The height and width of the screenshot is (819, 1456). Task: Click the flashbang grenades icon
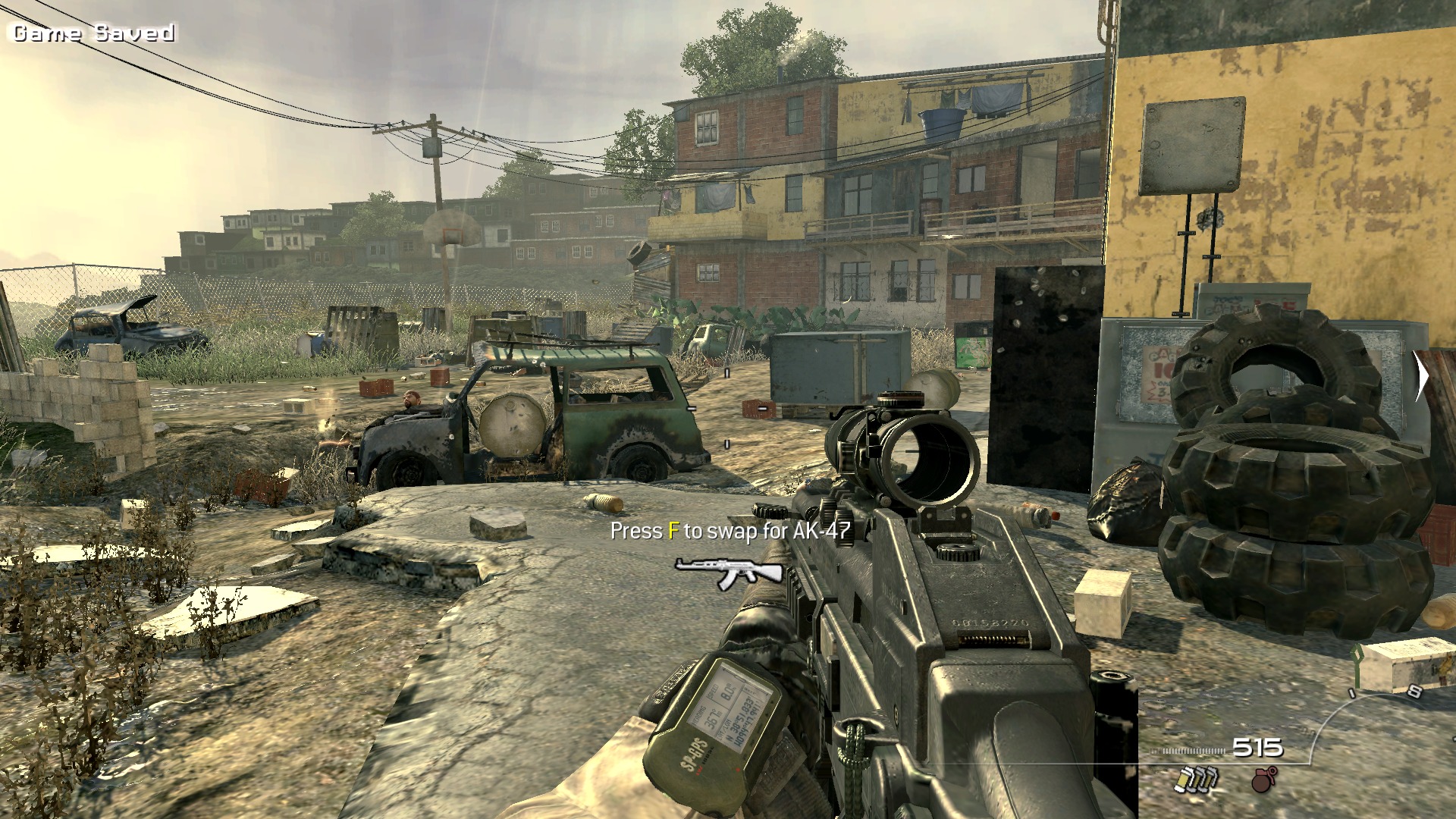(1197, 779)
